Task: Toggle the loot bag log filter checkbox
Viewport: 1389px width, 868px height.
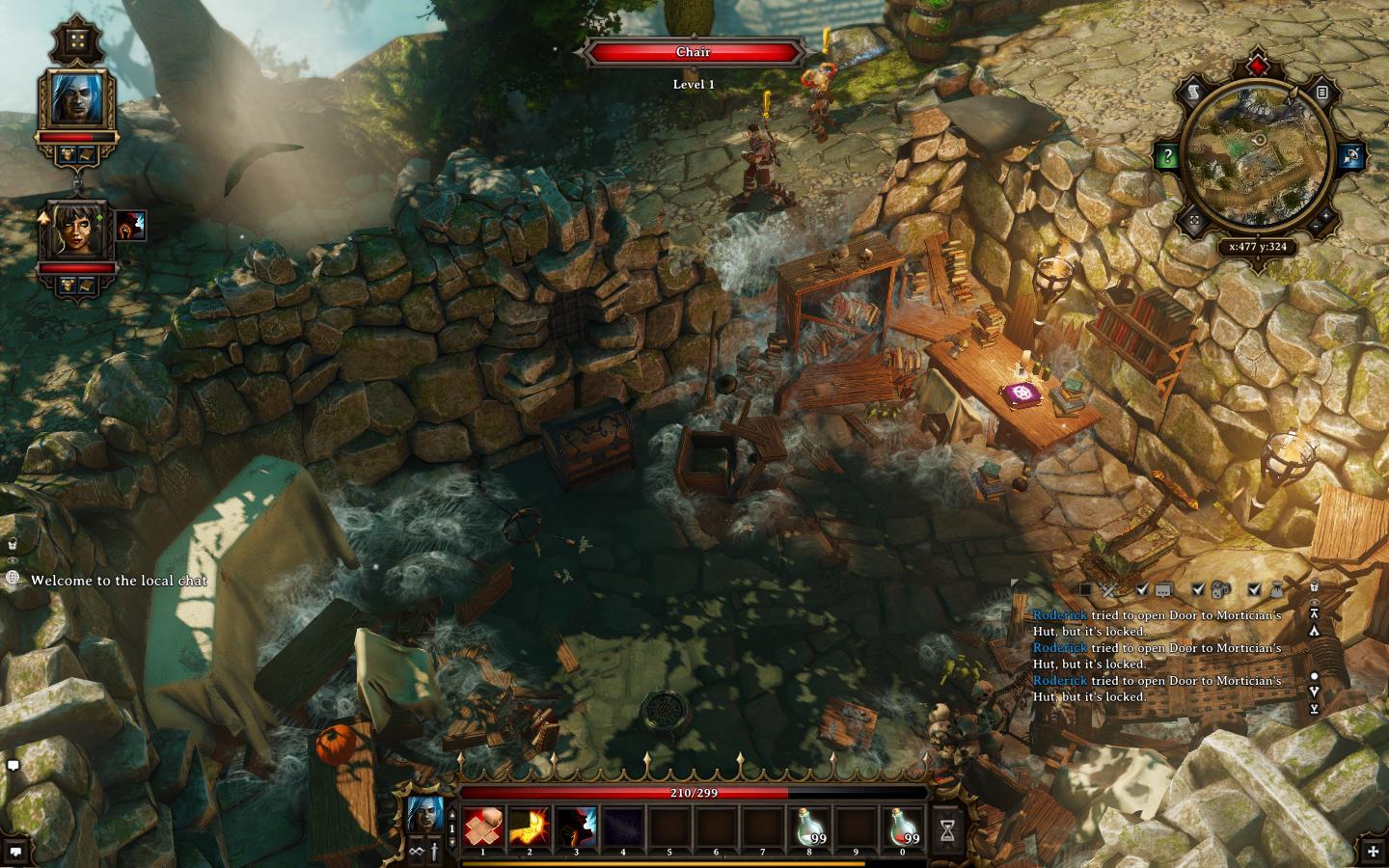Action: [x=1254, y=589]
